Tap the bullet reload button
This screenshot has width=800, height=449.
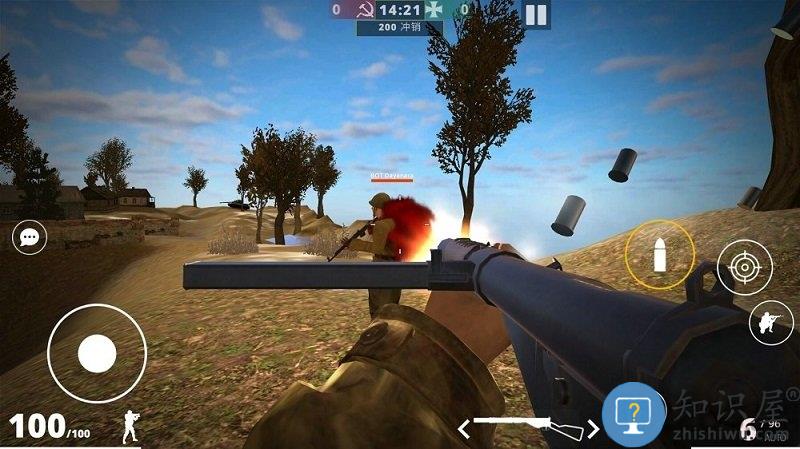660,254
